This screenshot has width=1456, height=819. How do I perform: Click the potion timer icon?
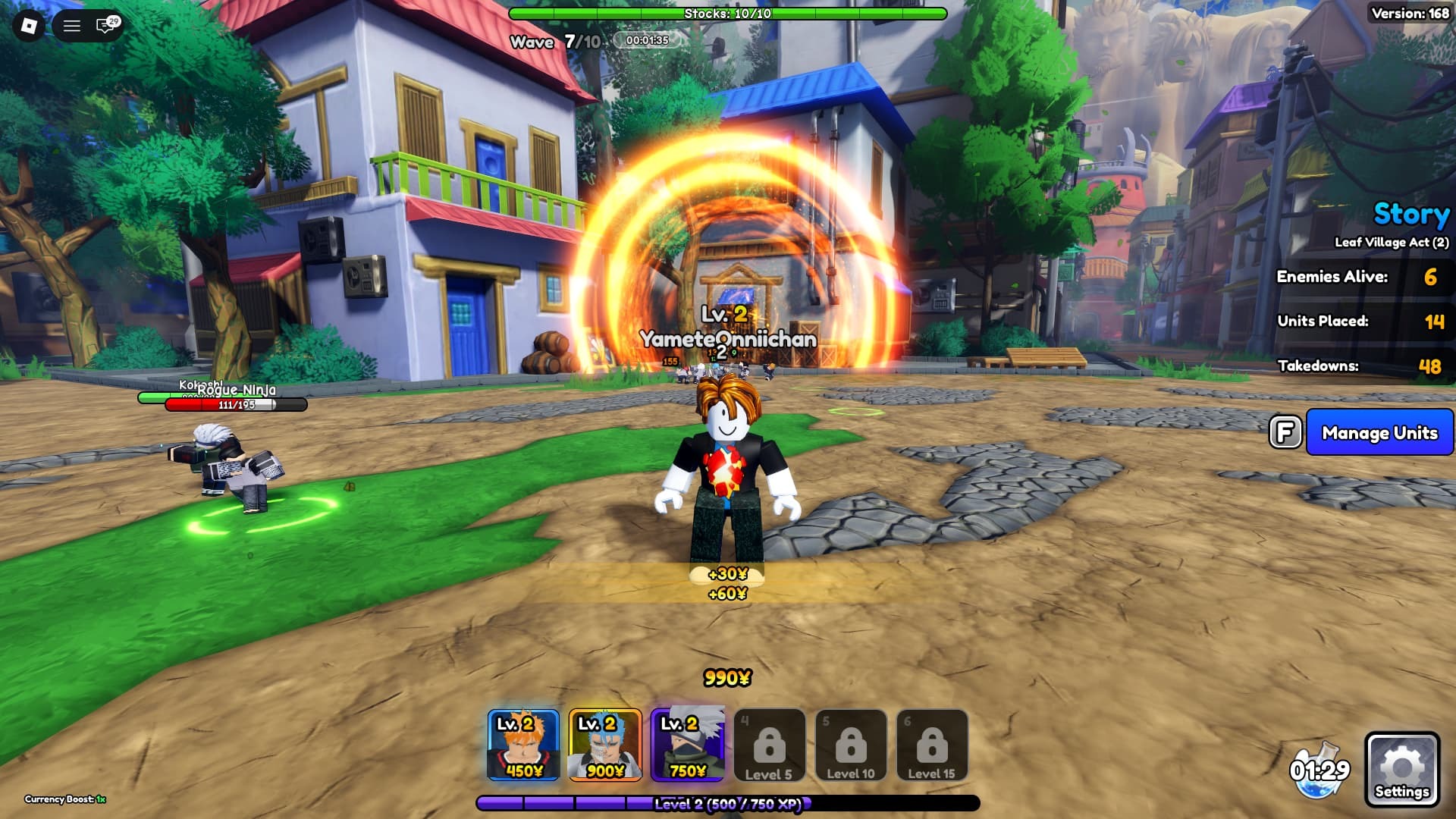(x=1319, y=770)
